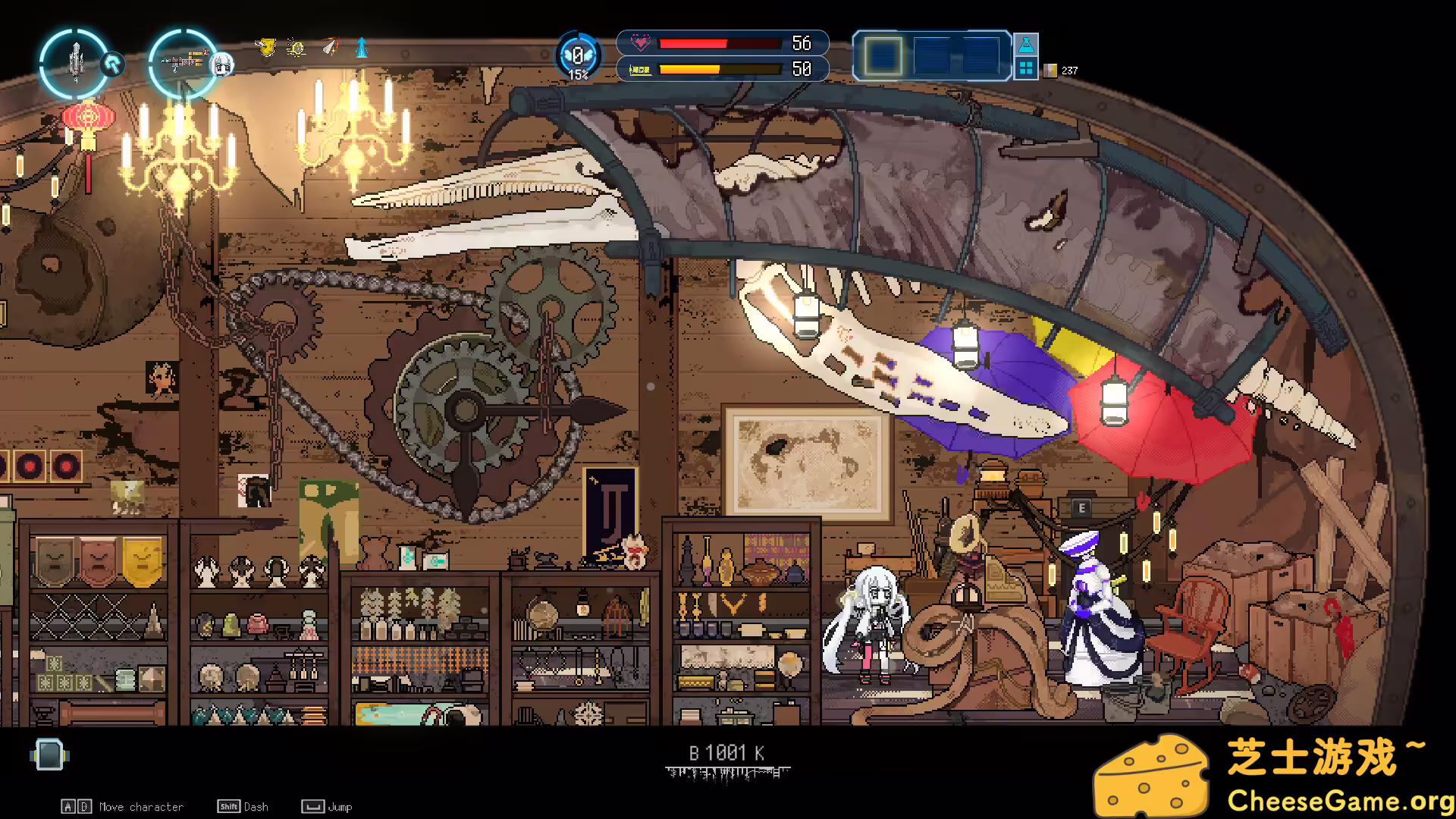Expand the 15% percentage indicator
This screenshot has height=819, width=1456.
click(579, 76)
